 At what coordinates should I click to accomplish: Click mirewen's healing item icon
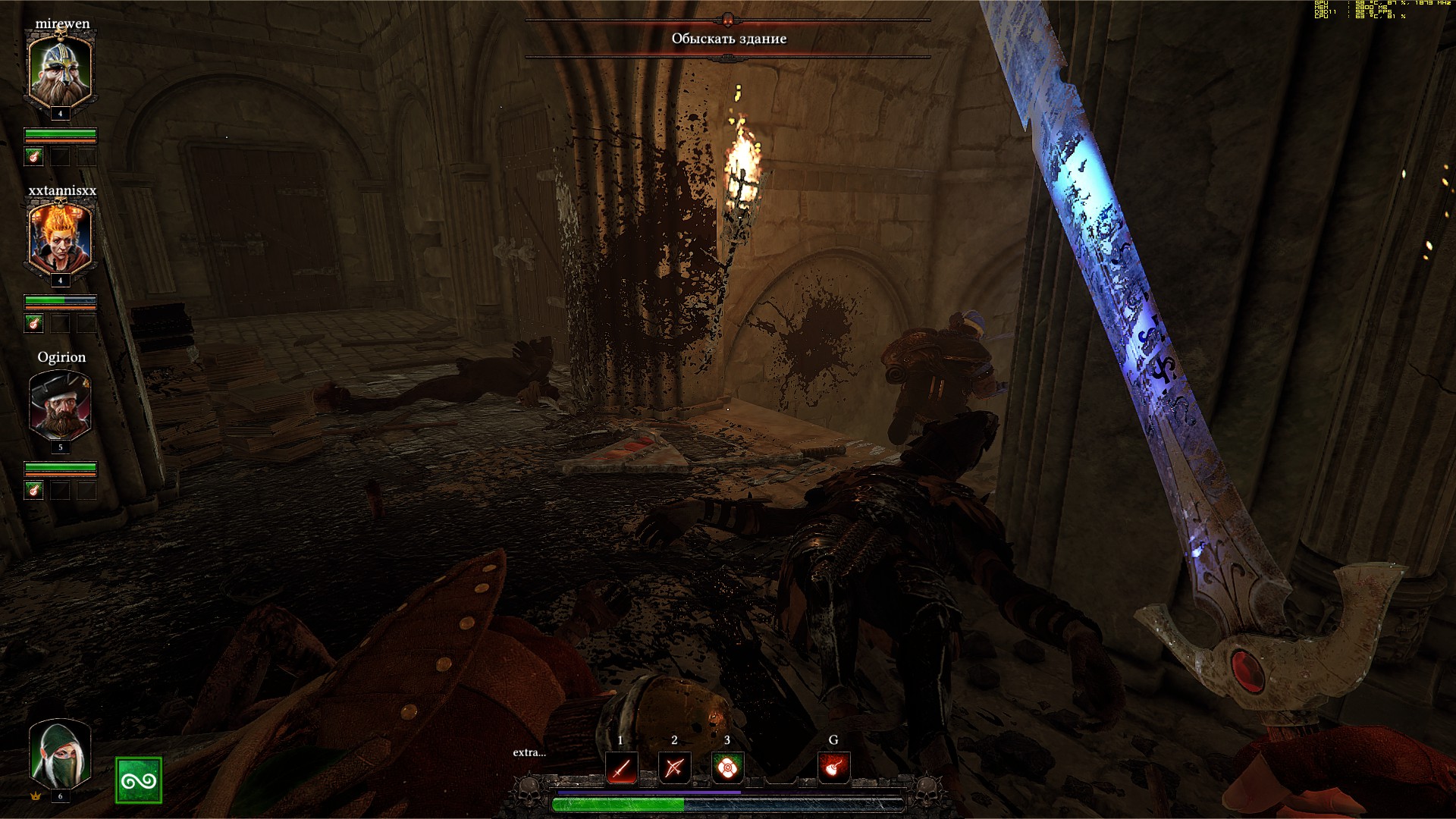coord(34,157)
